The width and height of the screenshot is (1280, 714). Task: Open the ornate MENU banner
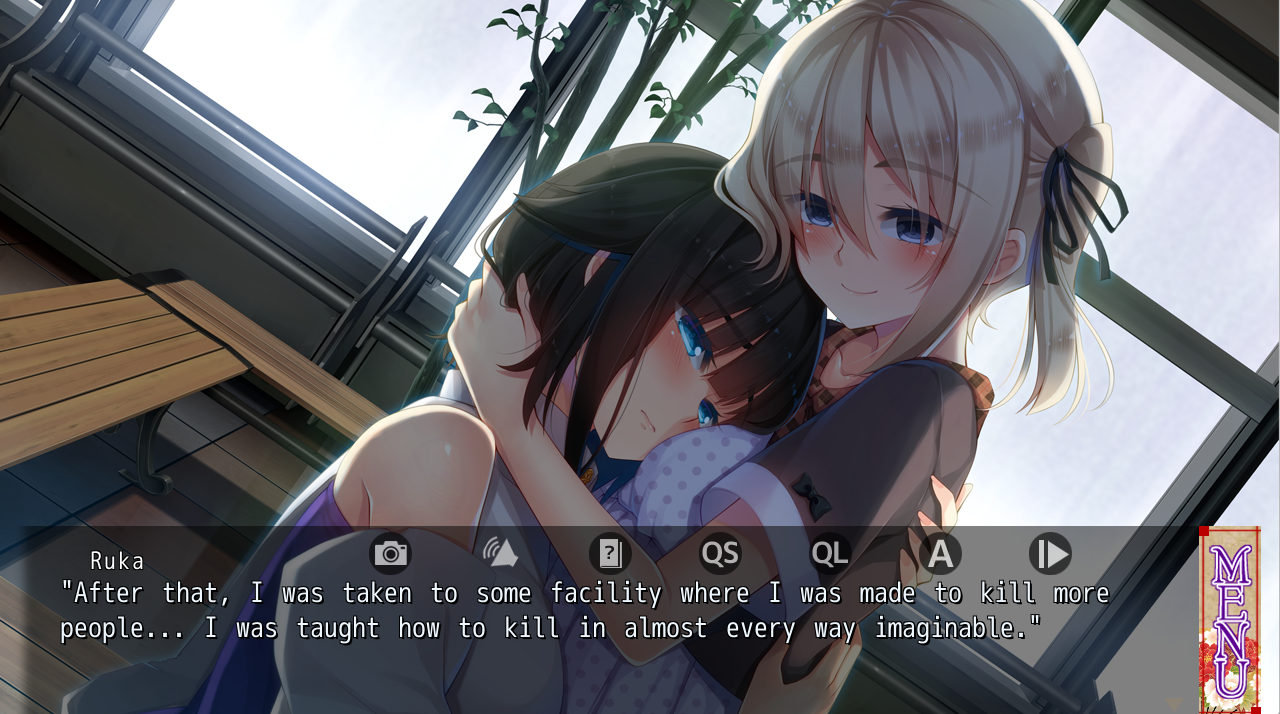(1229, 620)
